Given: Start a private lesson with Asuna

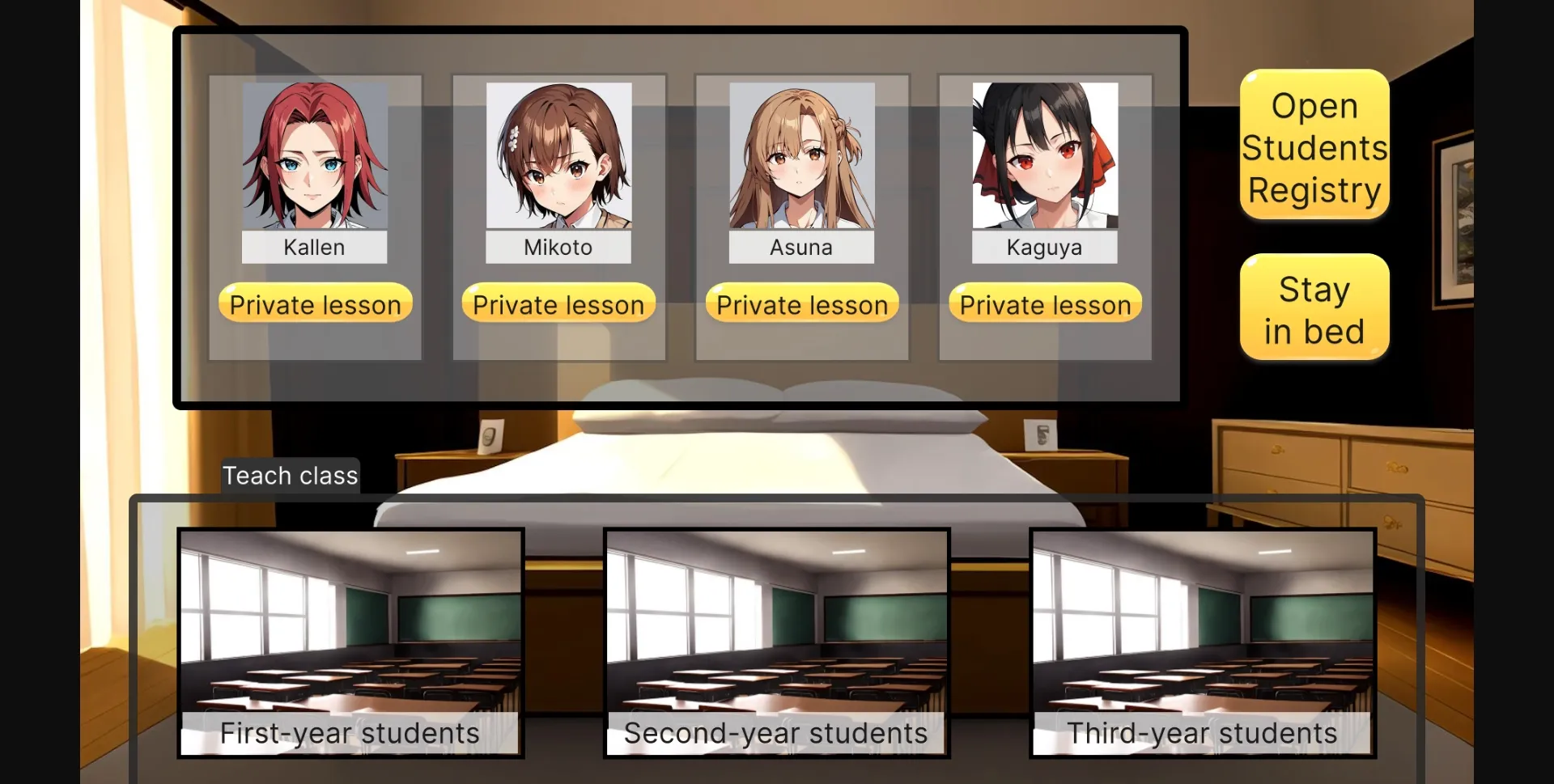Looking at the screenshot, I should coord(801,303).
